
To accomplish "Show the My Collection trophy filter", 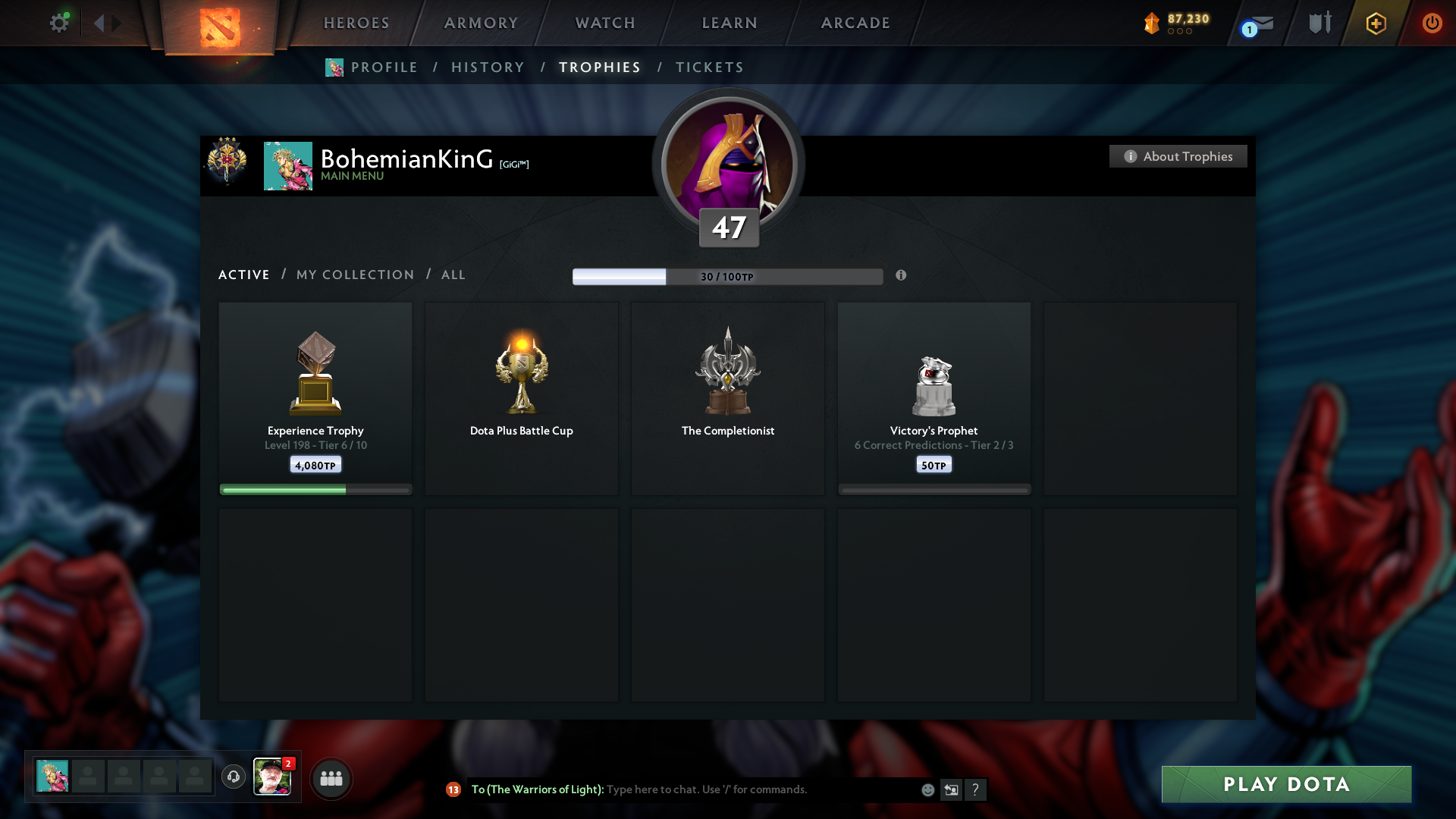I will coord(355,275).
